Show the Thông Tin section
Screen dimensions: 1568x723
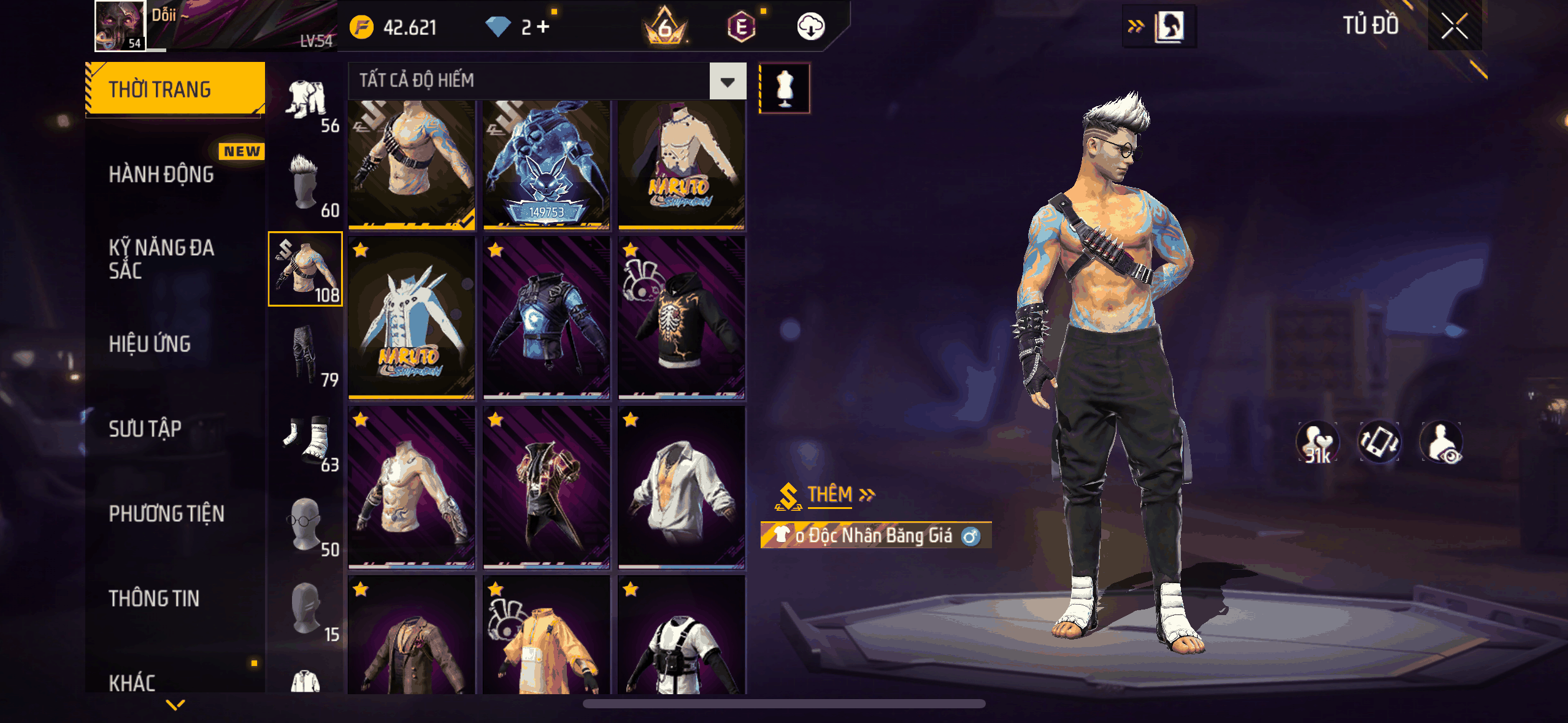[154, 599]
